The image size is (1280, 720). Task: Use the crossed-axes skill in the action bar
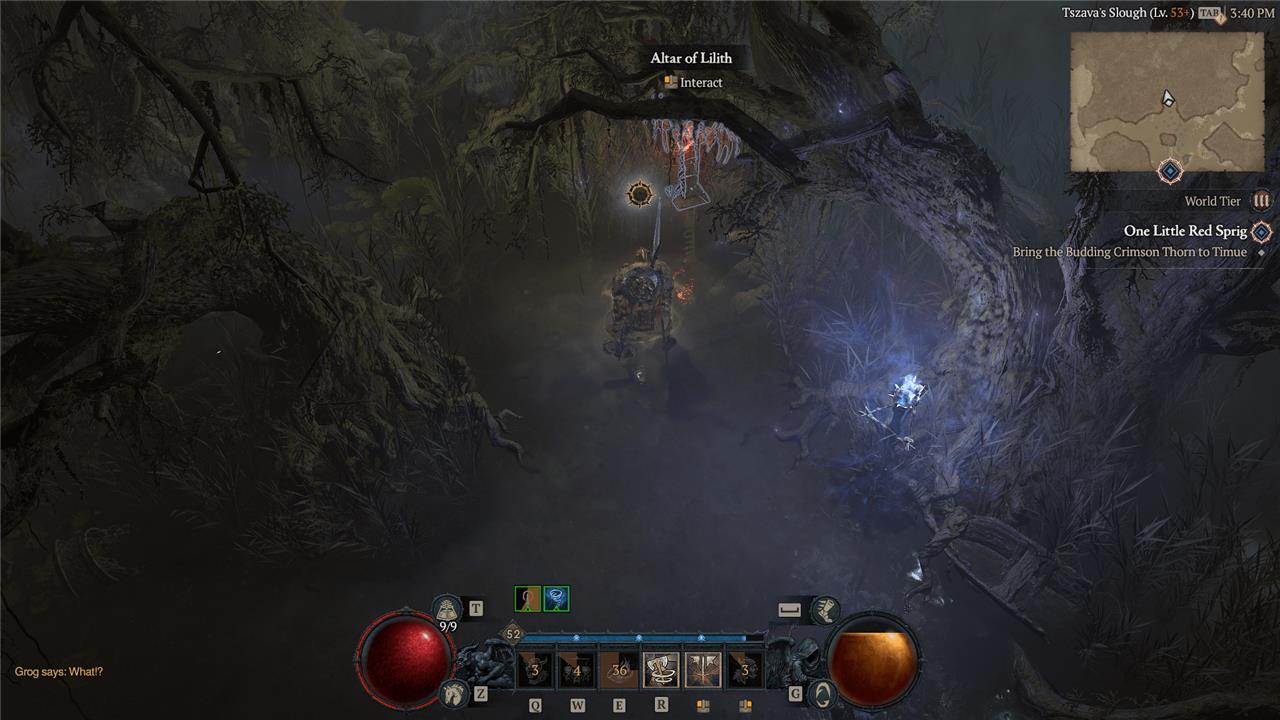click(x=703, y=670)
